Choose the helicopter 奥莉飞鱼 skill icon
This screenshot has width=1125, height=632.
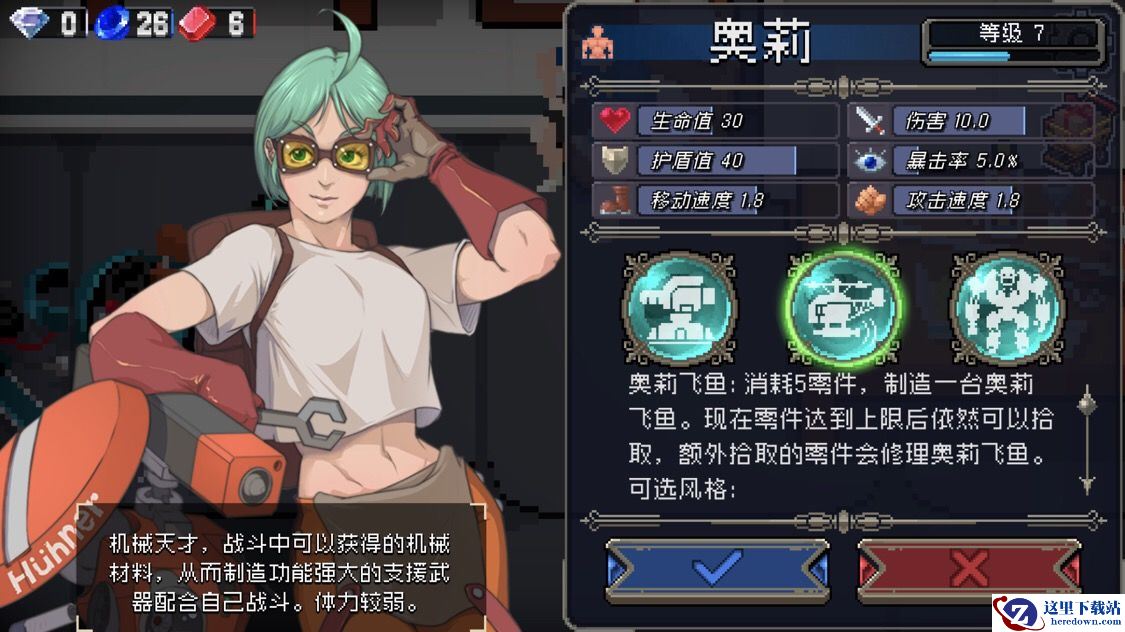tap(844, 307)
